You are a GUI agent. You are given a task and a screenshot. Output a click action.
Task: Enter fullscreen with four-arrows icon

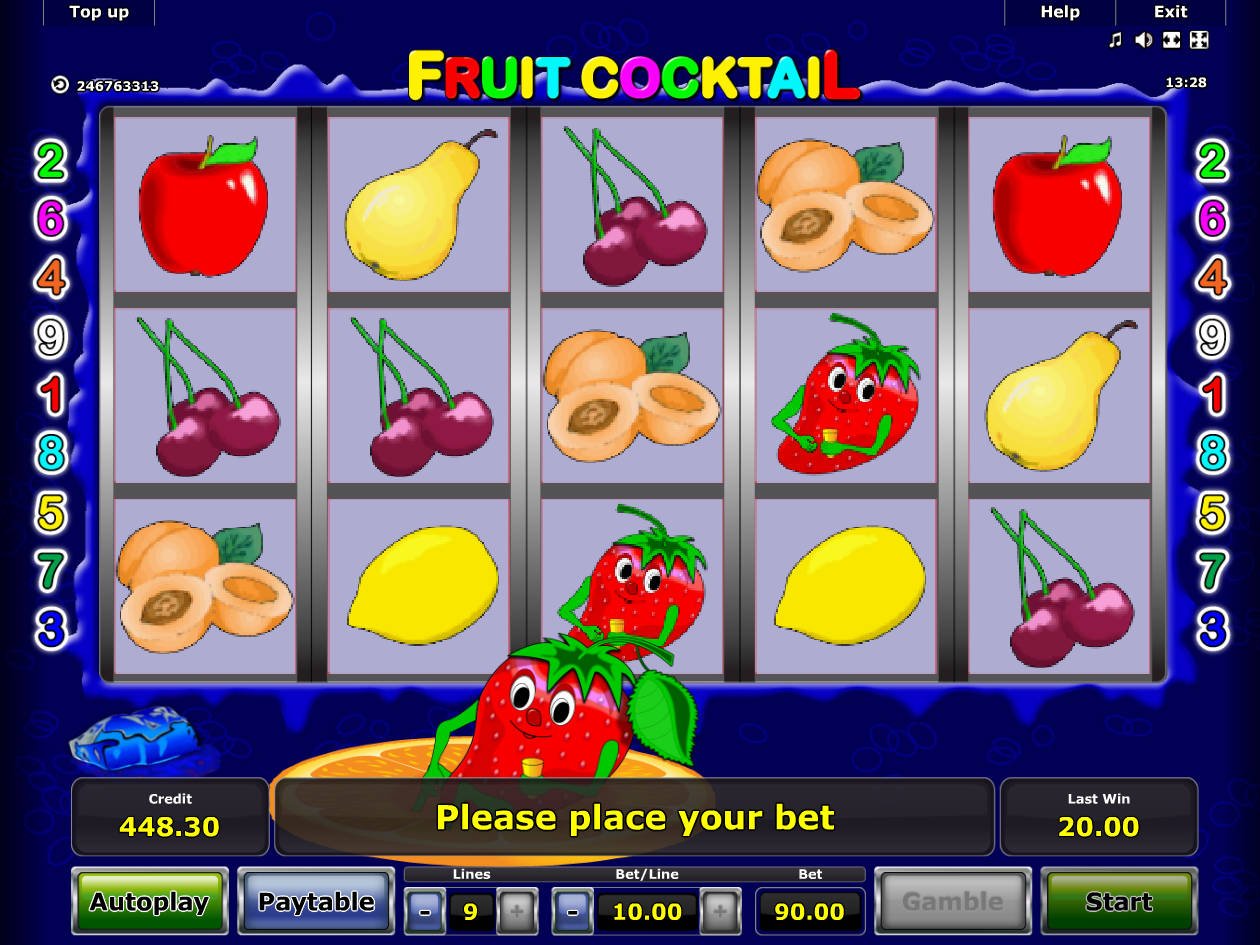click(1199, 40)
